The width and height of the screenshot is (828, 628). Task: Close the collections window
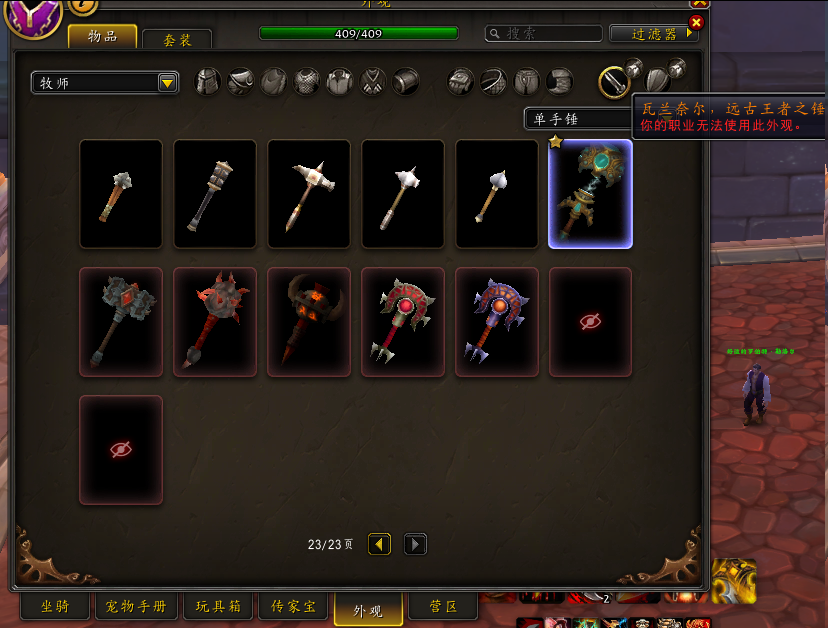(697, 22)
